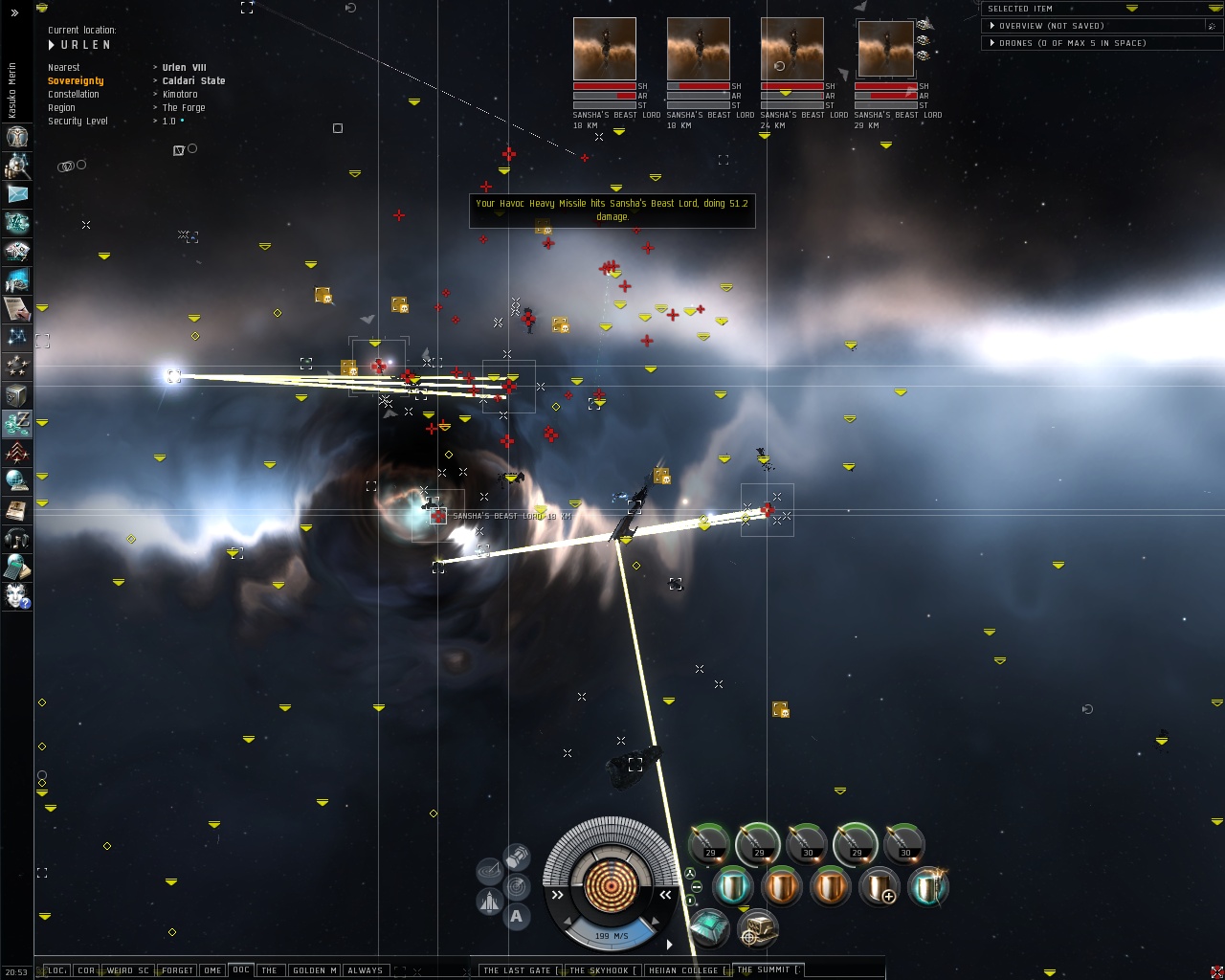
Task: Activate the target painter crosshair module
Action: (x=757, y=928)
